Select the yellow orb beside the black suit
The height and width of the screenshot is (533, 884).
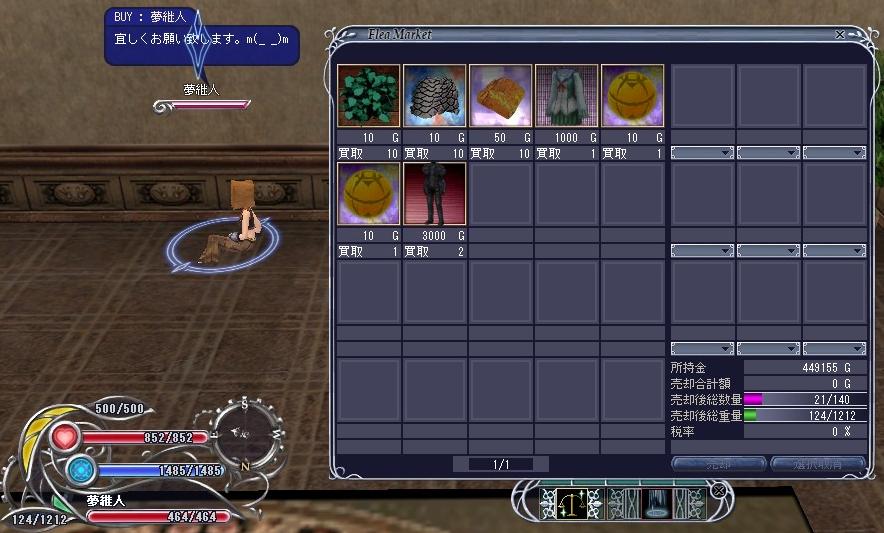coord(368,194)
